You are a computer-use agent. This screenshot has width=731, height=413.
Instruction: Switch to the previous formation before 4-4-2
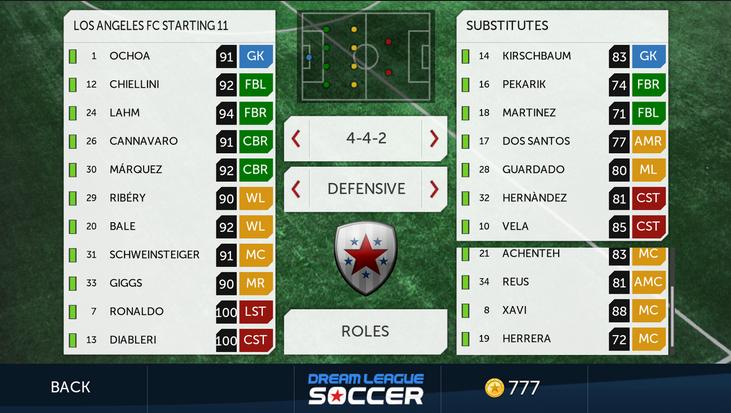(296, 139)
